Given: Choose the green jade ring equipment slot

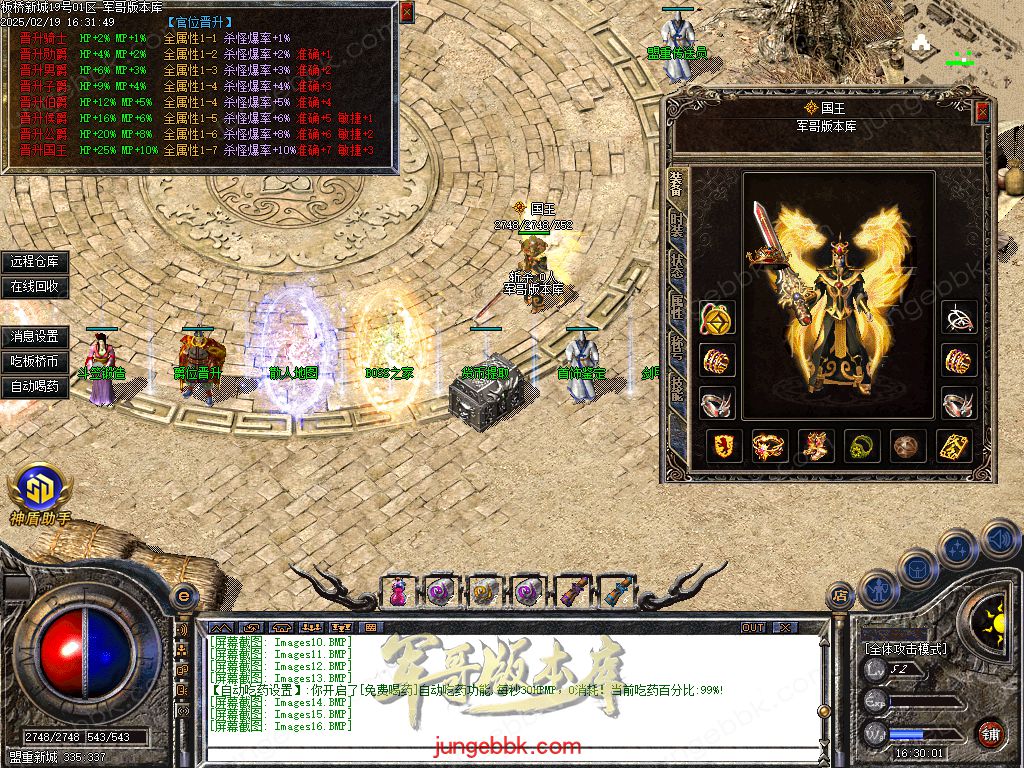Looking at the screenshot, I should [862, 446].
